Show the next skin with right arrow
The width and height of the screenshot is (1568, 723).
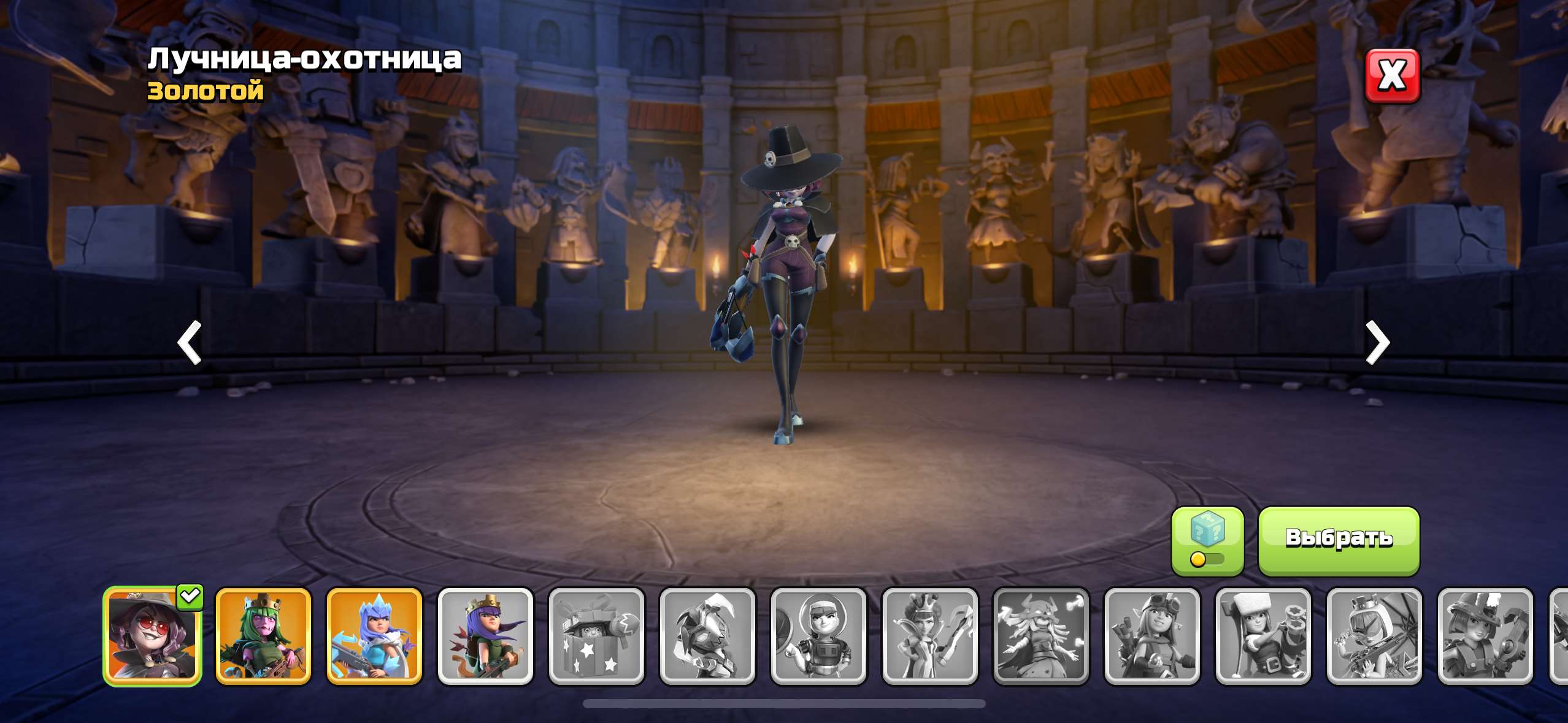point(1377,342)
